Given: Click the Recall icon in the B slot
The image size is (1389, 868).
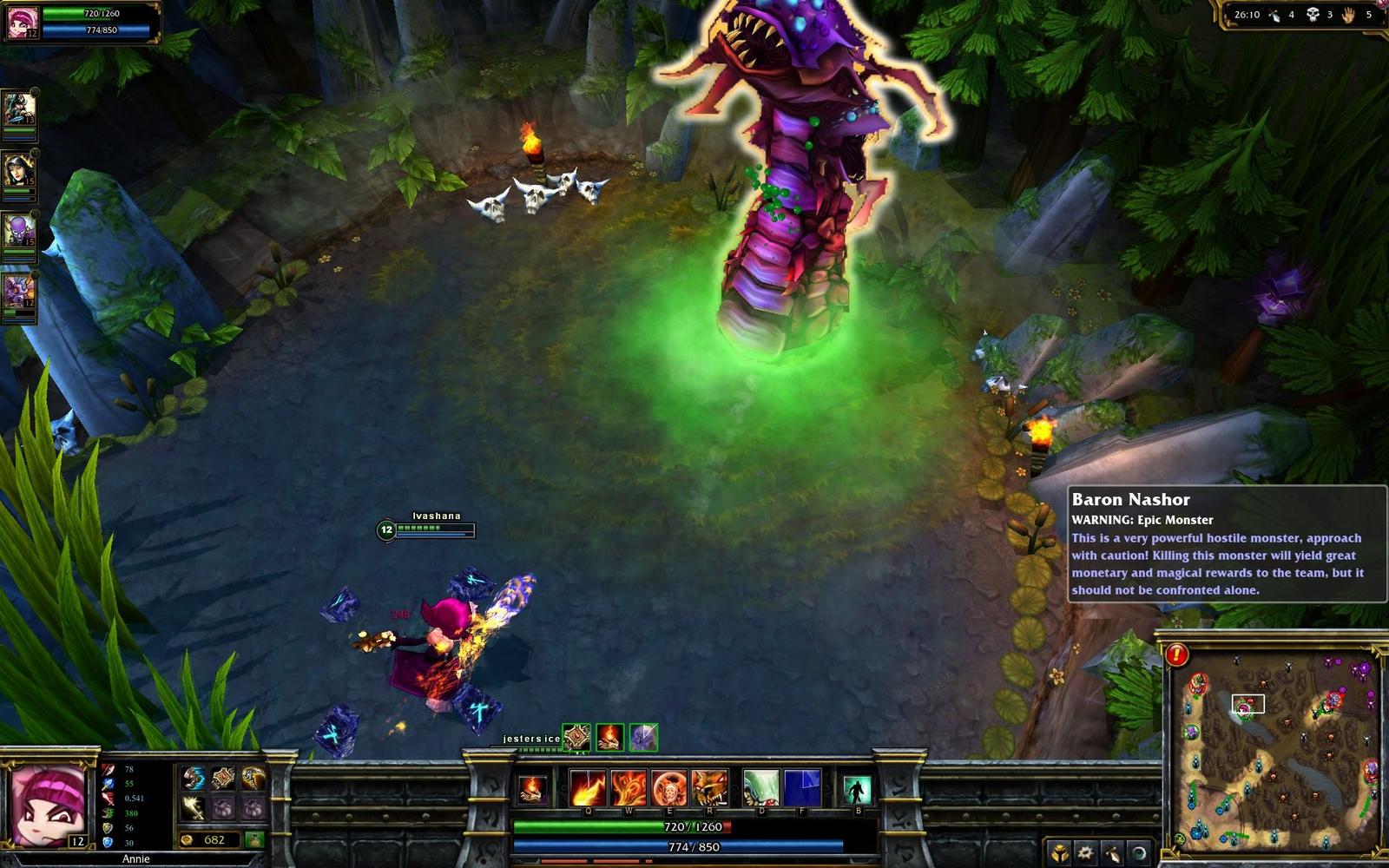Looking at the screenshot, I should click(858, 788).
